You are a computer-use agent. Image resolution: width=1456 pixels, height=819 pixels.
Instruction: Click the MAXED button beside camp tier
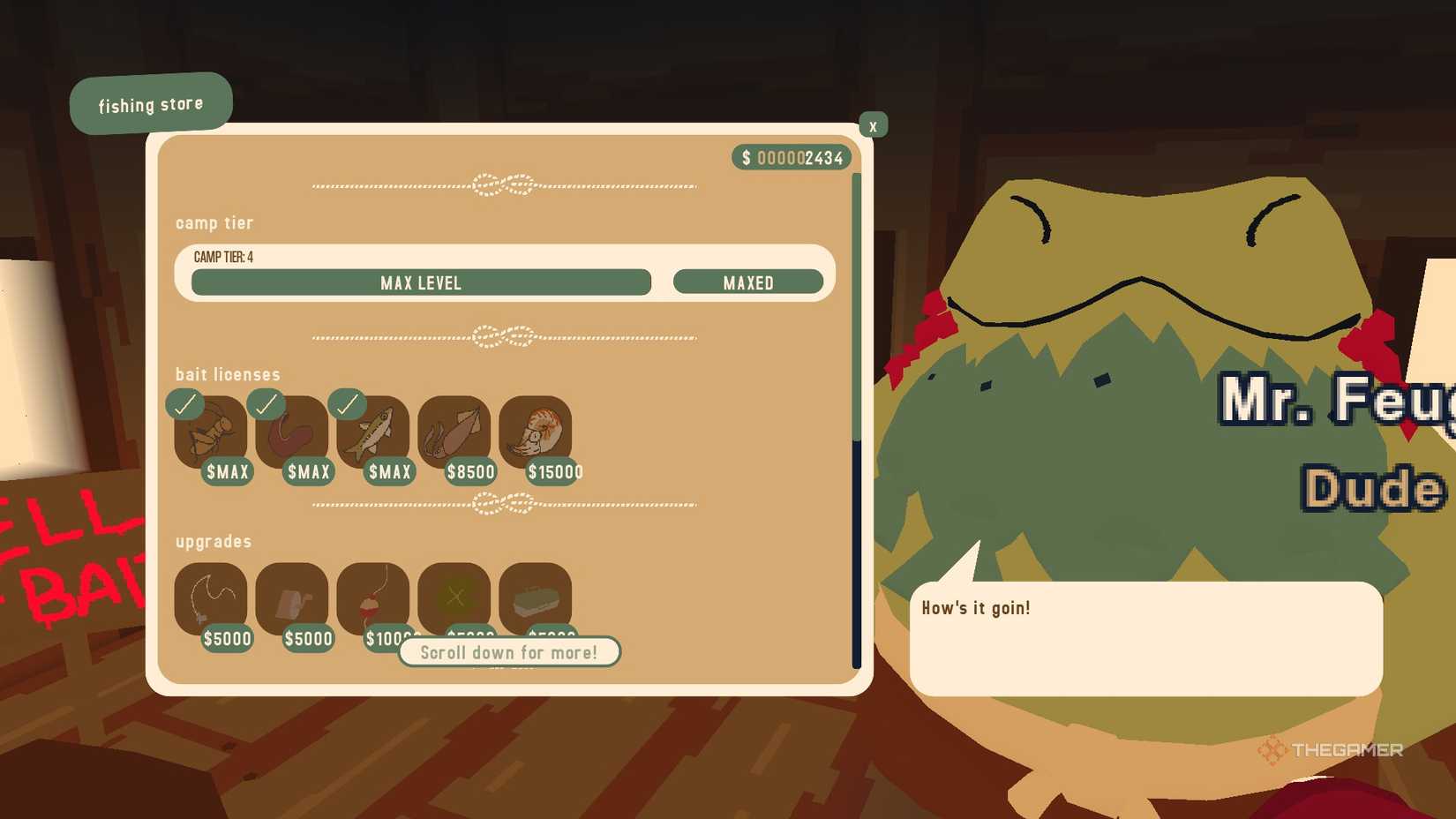coord(749,282)
